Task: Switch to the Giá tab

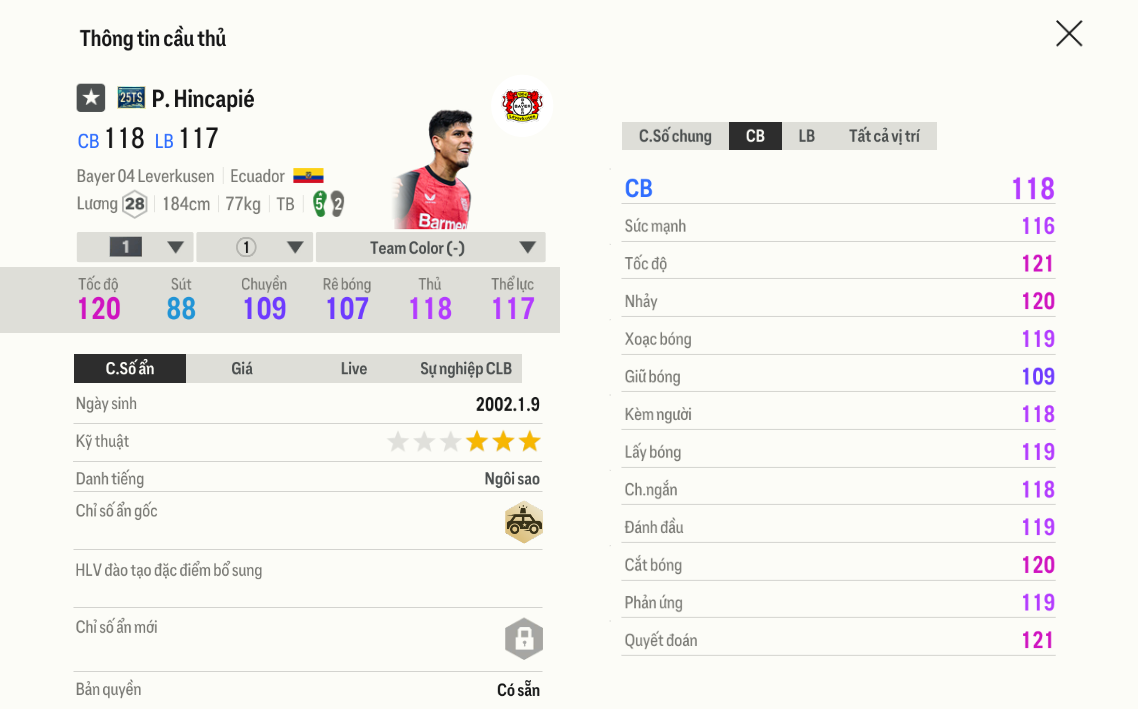Action: (x=242, y=369)
